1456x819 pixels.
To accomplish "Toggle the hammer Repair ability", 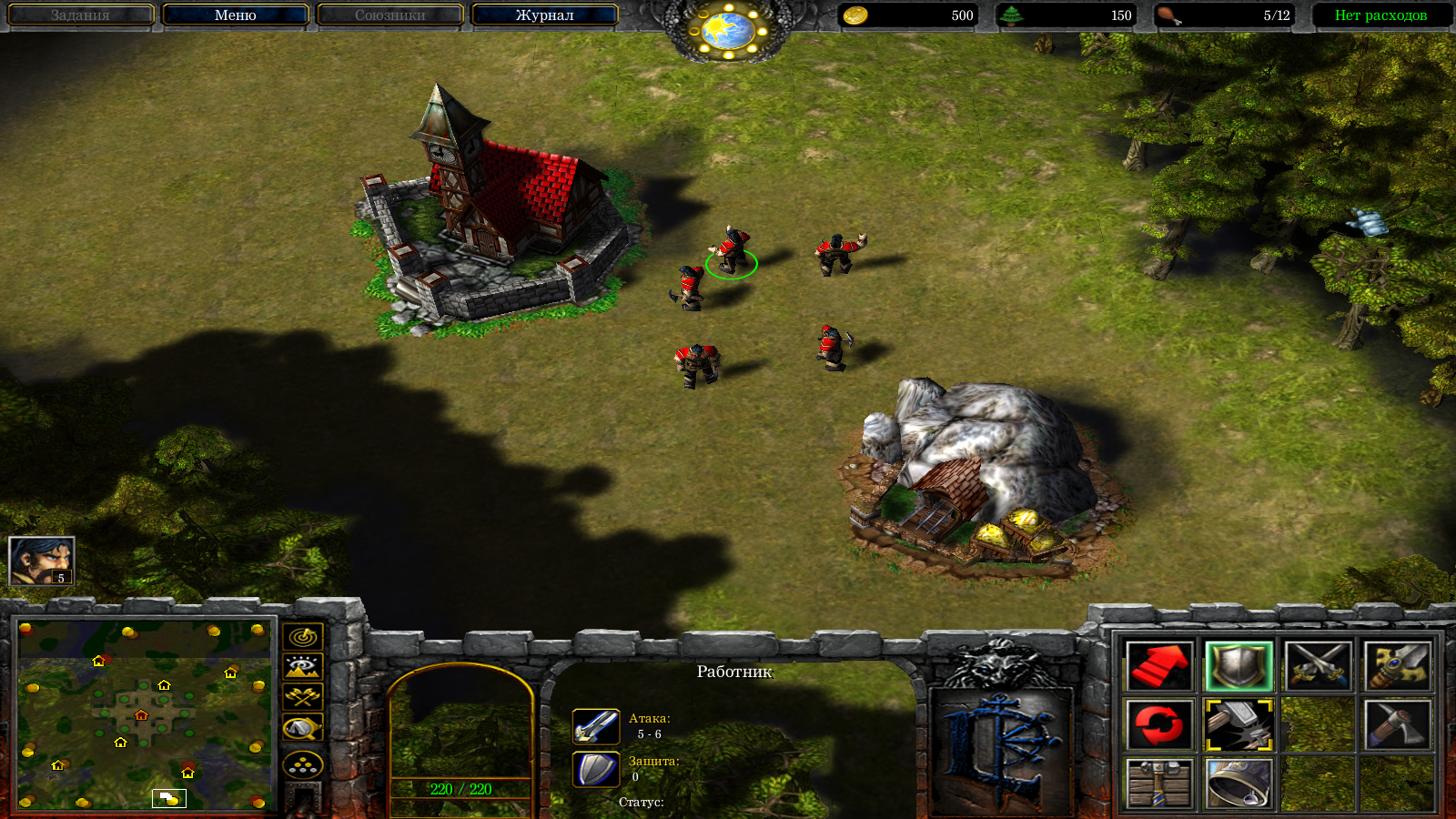I will [1239, 725].
